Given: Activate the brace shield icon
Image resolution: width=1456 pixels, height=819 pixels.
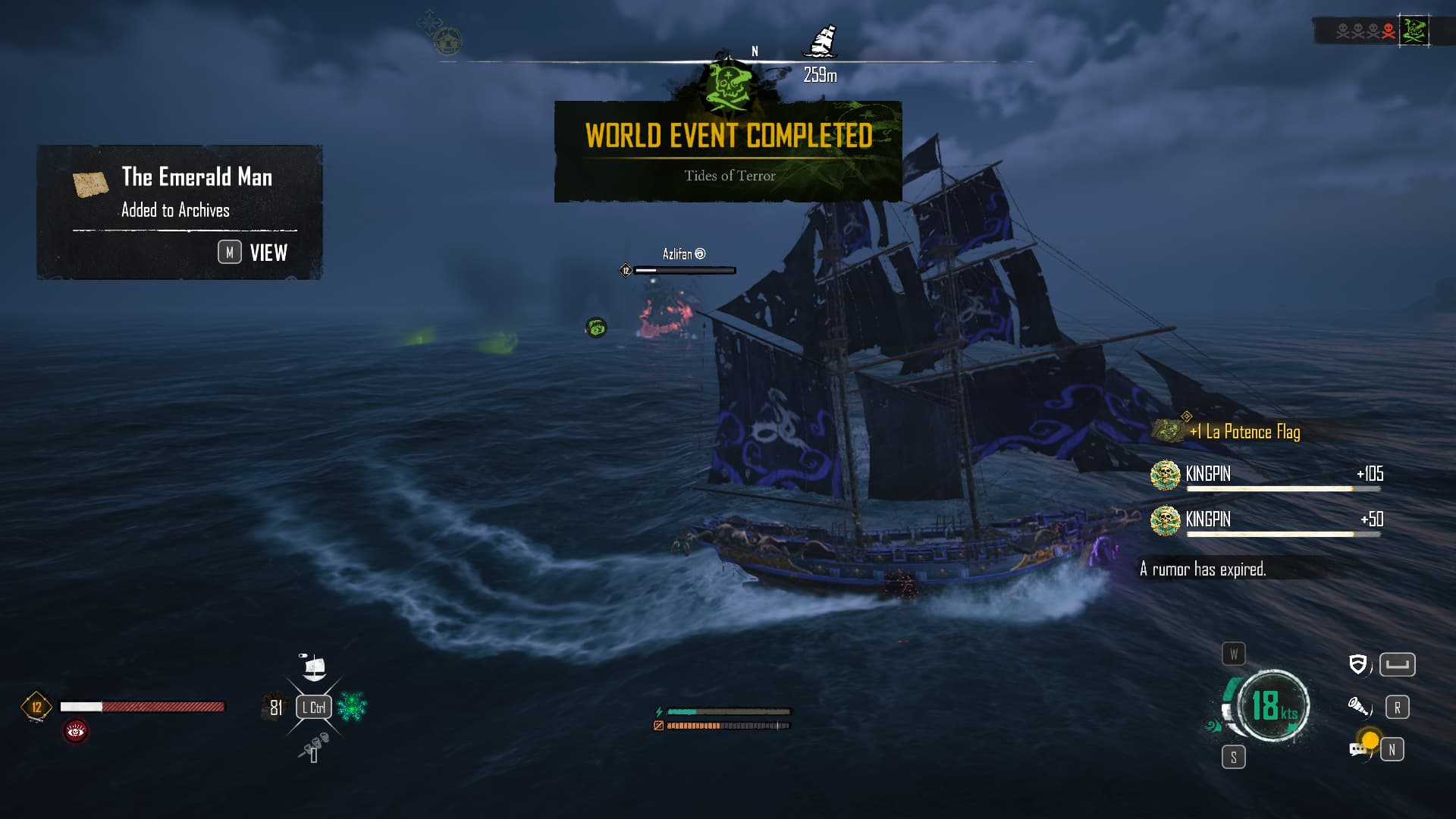Looking at the screenshot, I should coord(1358,665).
